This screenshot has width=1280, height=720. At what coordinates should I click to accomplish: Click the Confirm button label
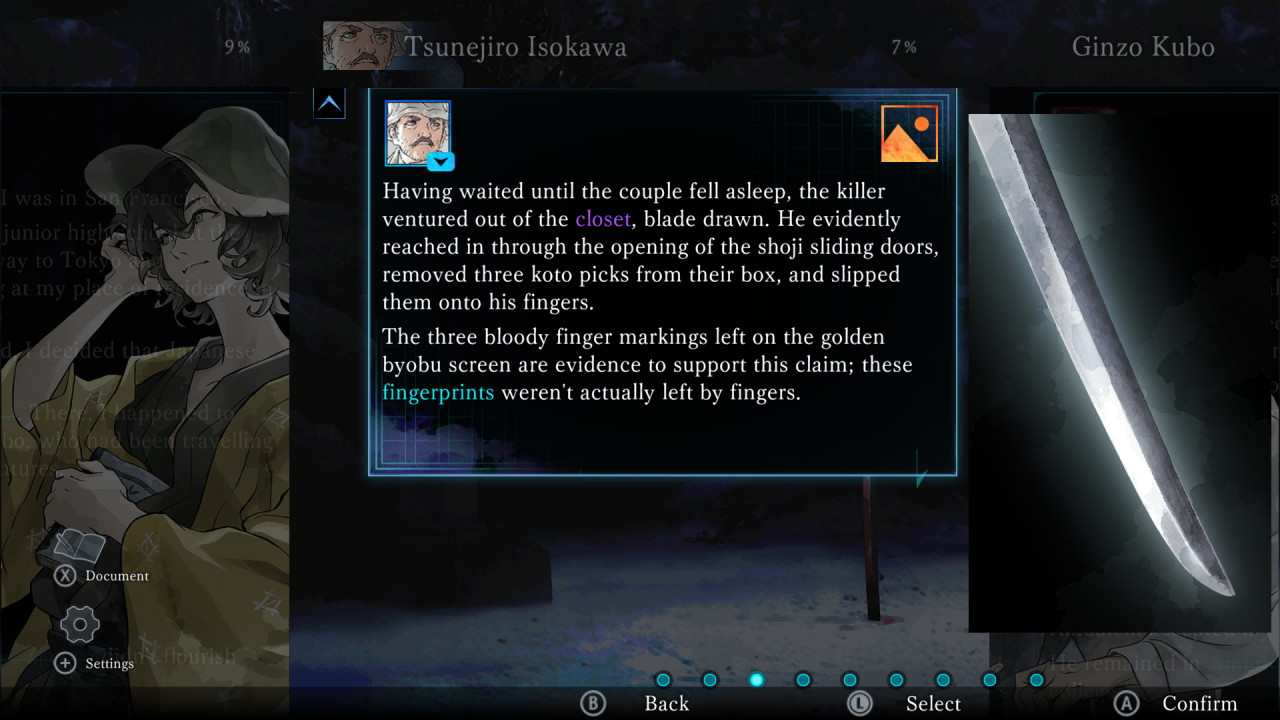pyautogui.click(x=1199, y=703)
